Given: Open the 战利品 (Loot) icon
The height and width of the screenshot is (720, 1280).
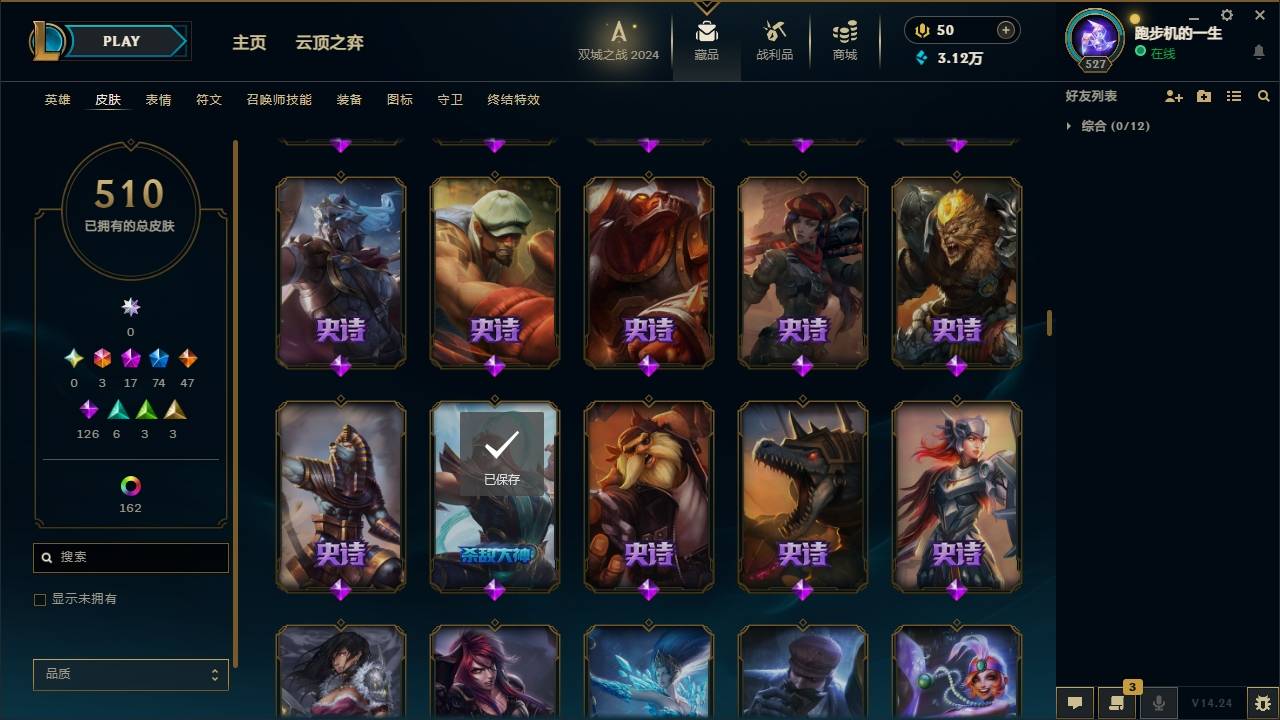Looking at the screenshot, I should 775,40.
